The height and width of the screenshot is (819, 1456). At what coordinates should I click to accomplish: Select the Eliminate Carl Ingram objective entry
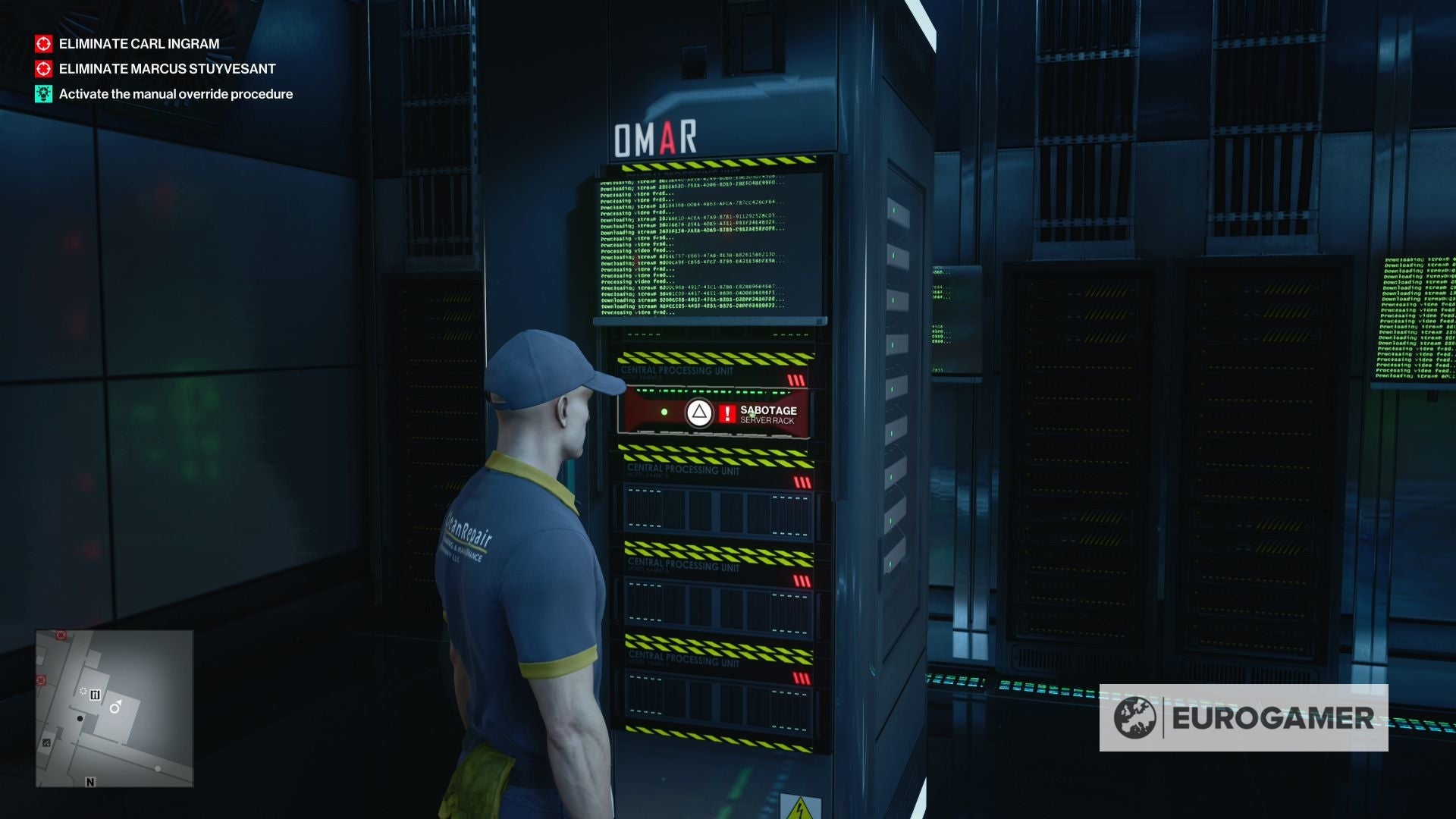click(x=137, y=44)
